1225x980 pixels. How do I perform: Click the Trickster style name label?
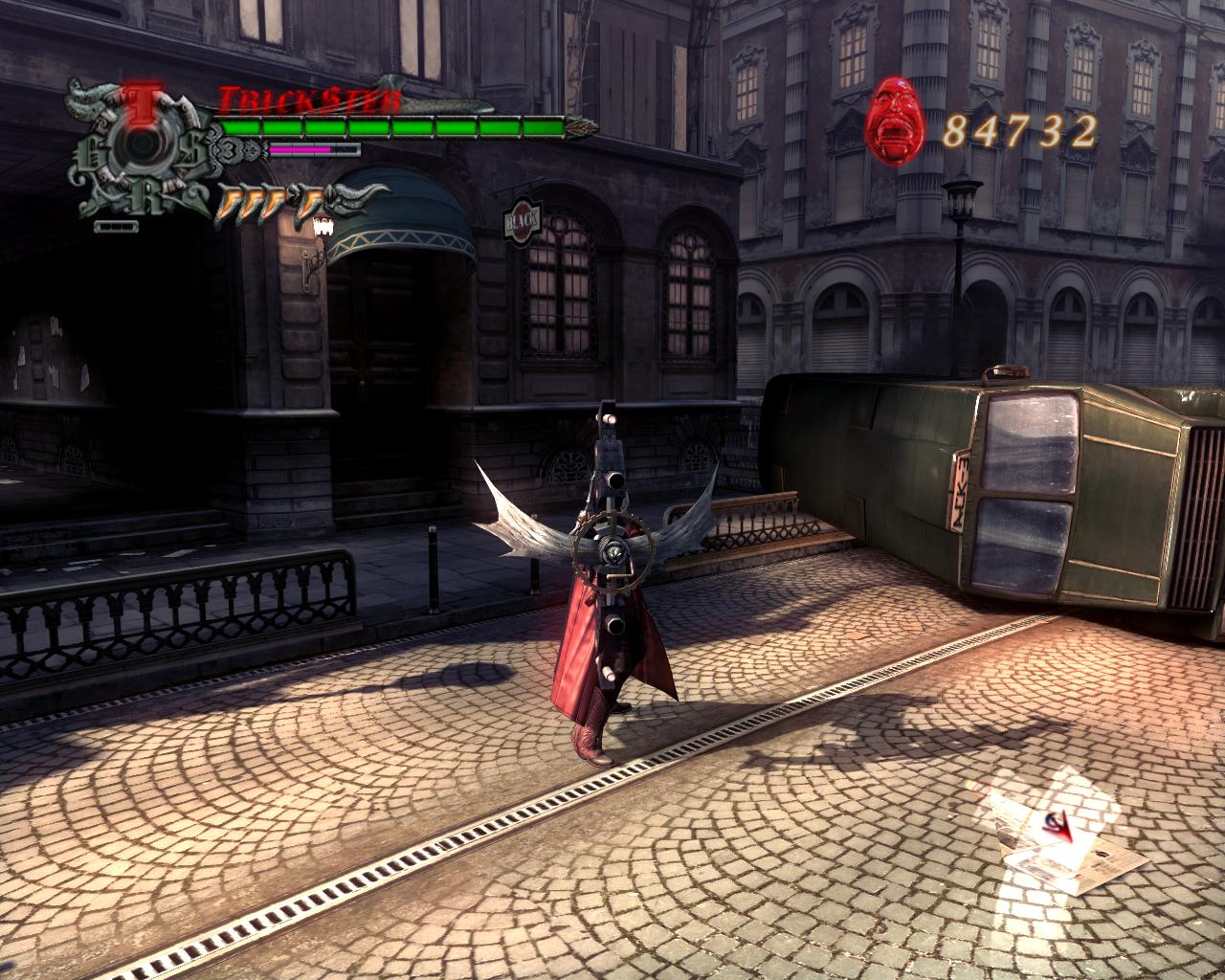coord(310,100)
